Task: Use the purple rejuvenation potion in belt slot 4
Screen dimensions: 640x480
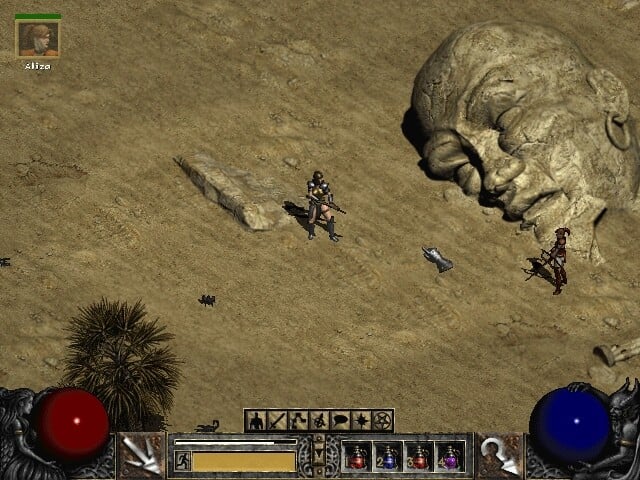Action: (450, 457)
